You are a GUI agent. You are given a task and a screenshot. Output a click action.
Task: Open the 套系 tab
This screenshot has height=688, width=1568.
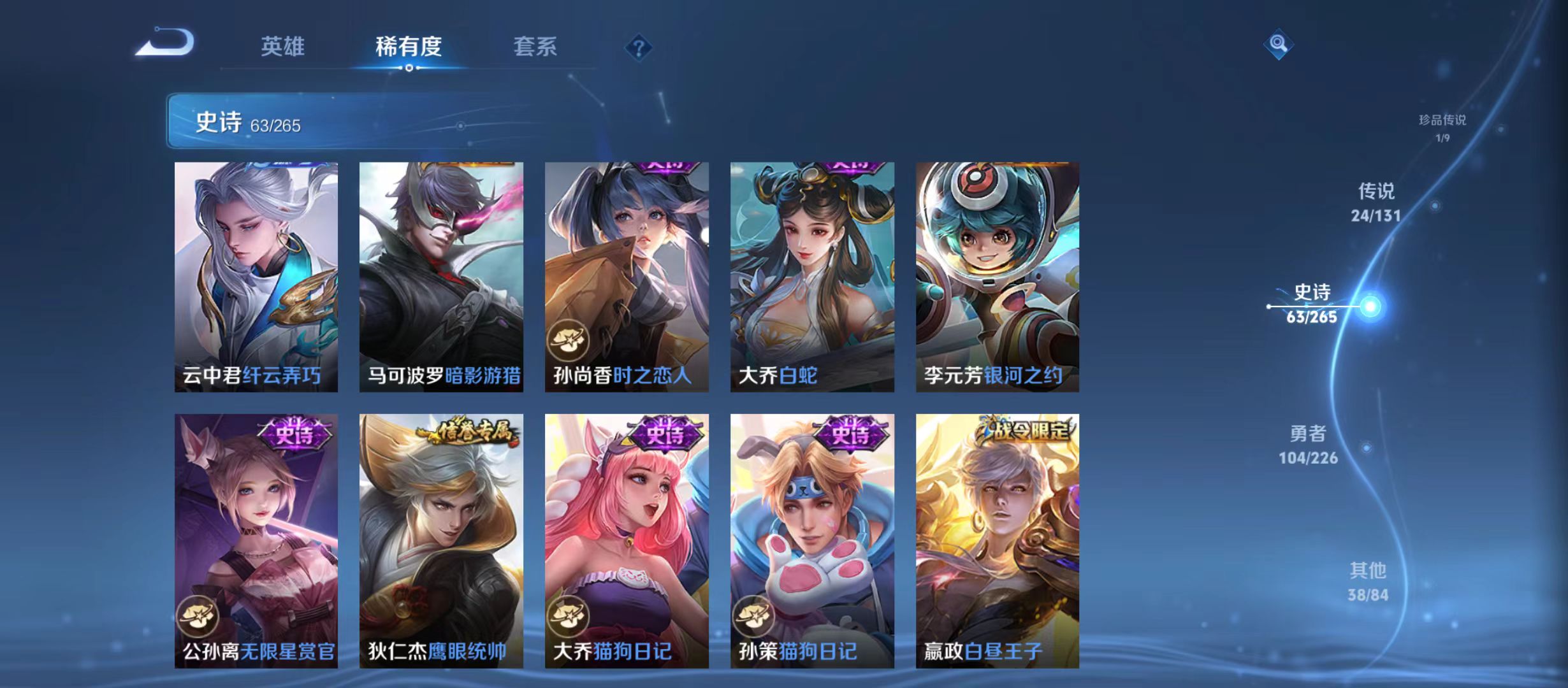coord(537,47)
